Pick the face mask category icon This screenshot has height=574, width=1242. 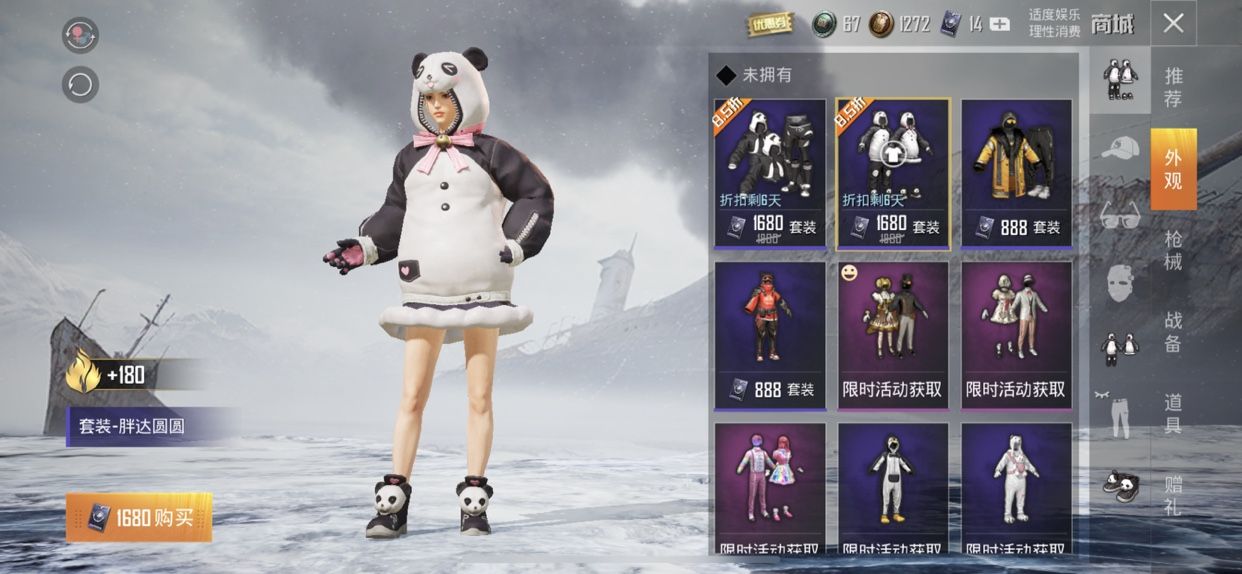[x=1119, y=281]
